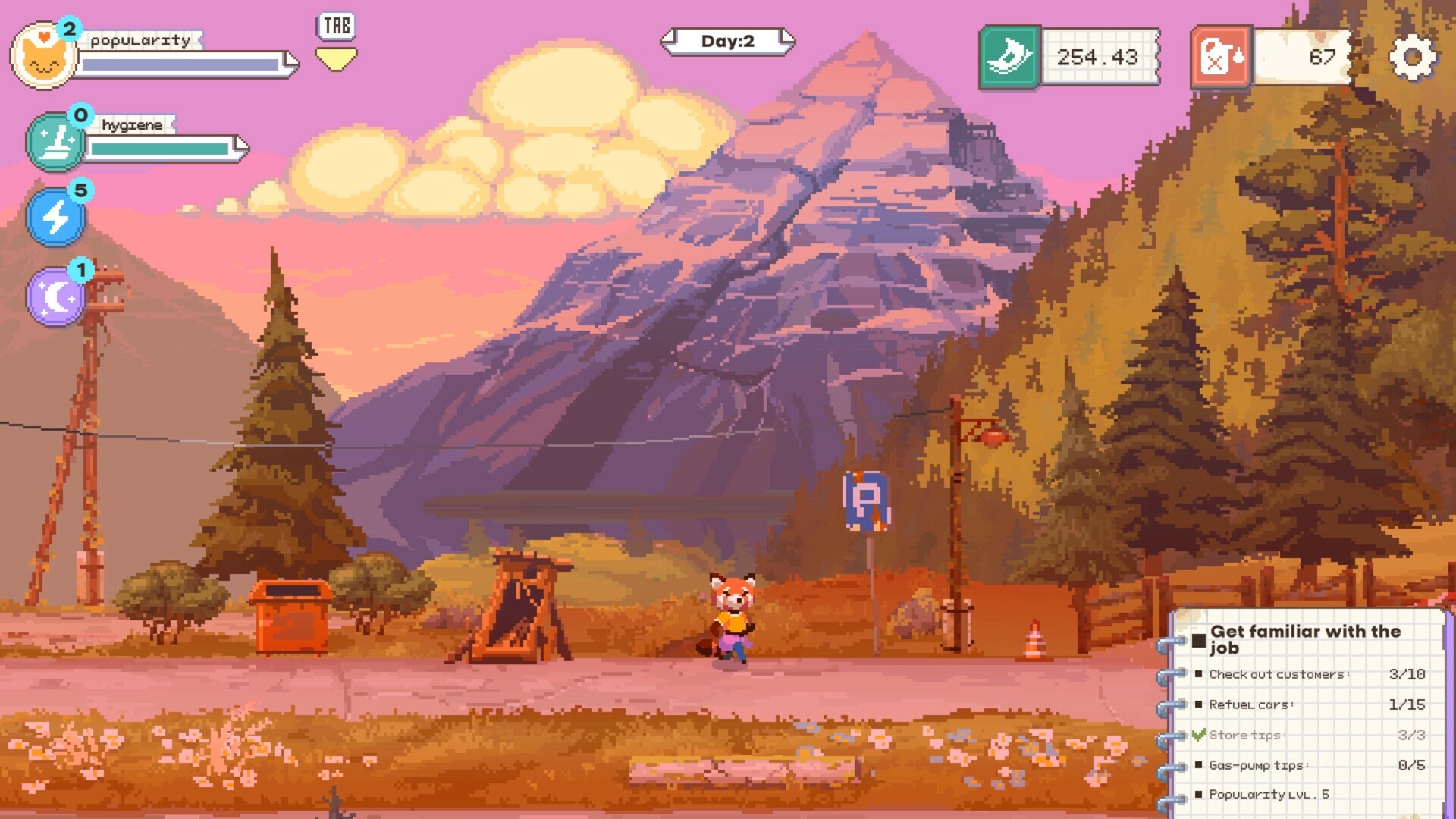Select the hygiene broom icon
1456x819 pixels.
pyautogui.click(x=55, y=141)
